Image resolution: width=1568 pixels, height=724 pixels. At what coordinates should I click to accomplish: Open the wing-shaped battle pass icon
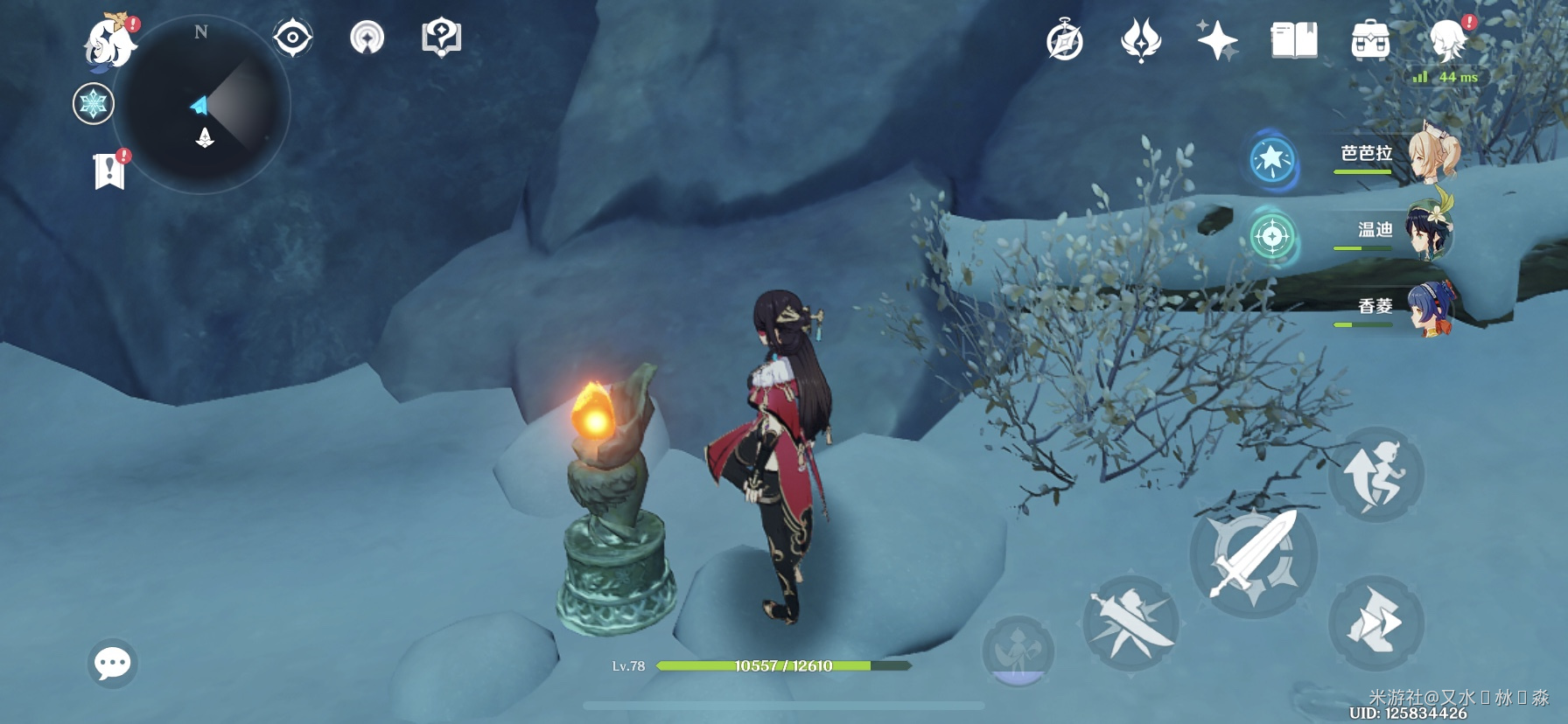point(1141,41)
